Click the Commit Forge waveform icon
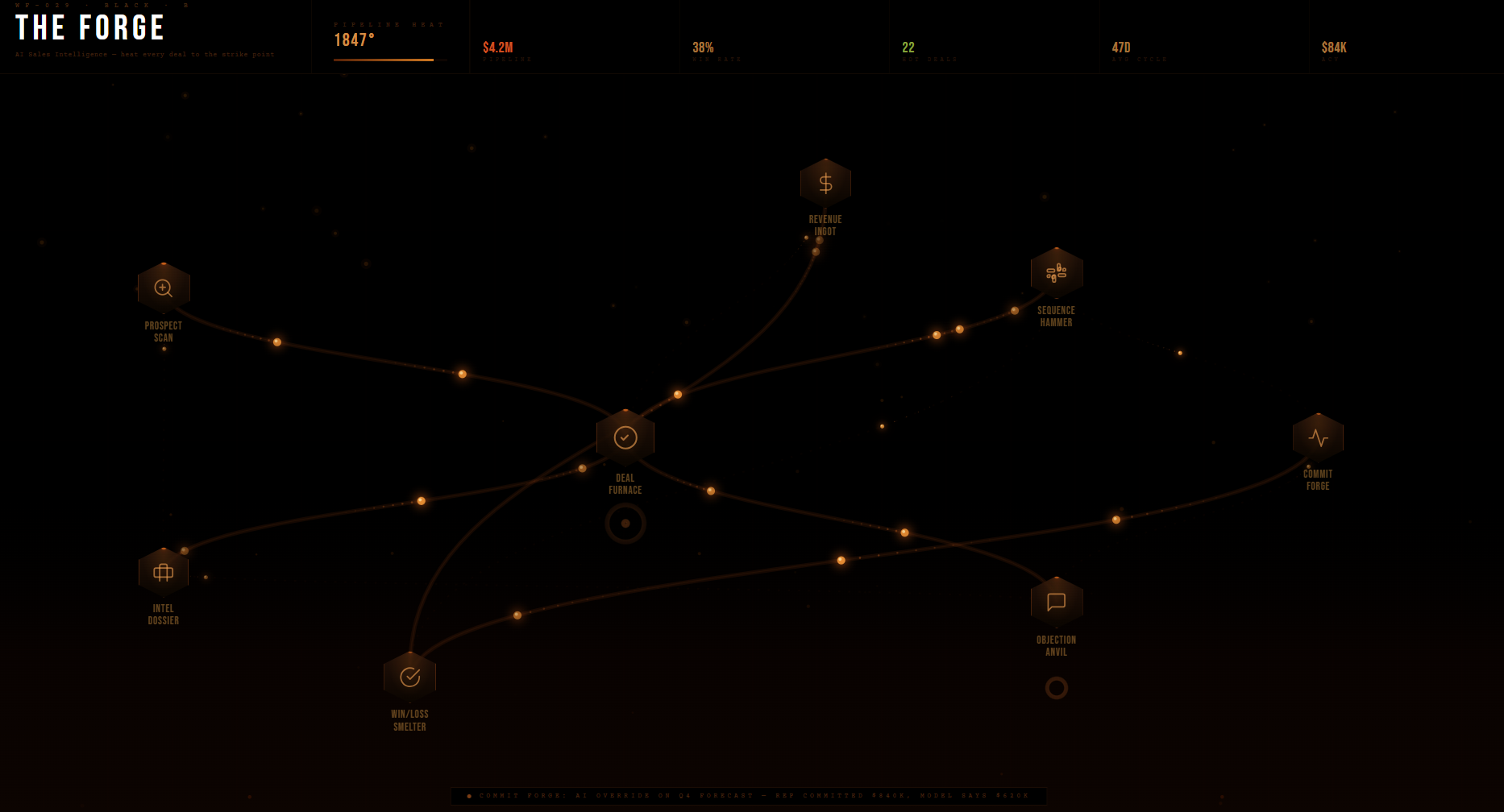This screenshot has height=812, width=1504. click(x=1318, y=436)
